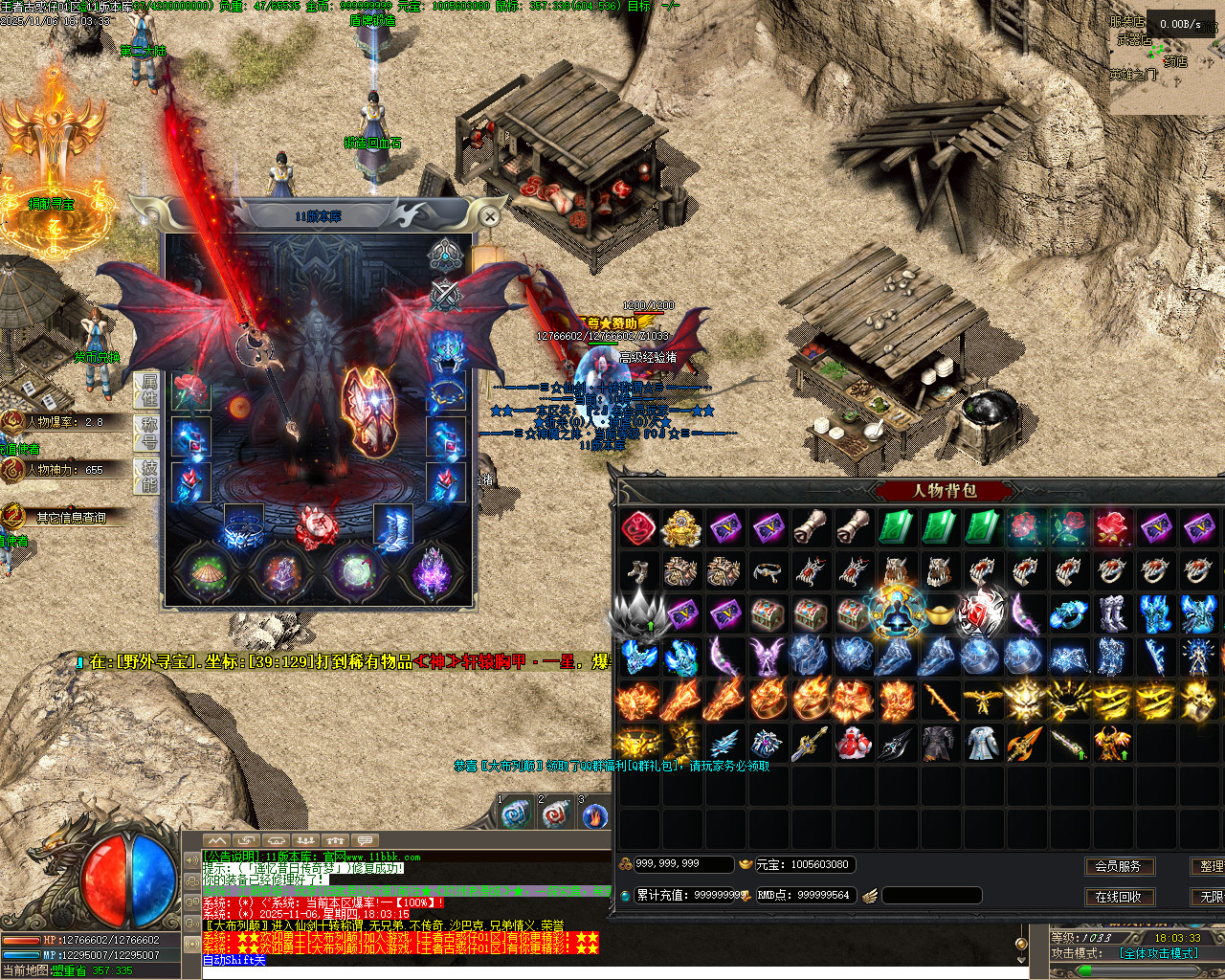Close the character equipment window
Viewport: 1225px width, 980px height.
tap(489, 217)
